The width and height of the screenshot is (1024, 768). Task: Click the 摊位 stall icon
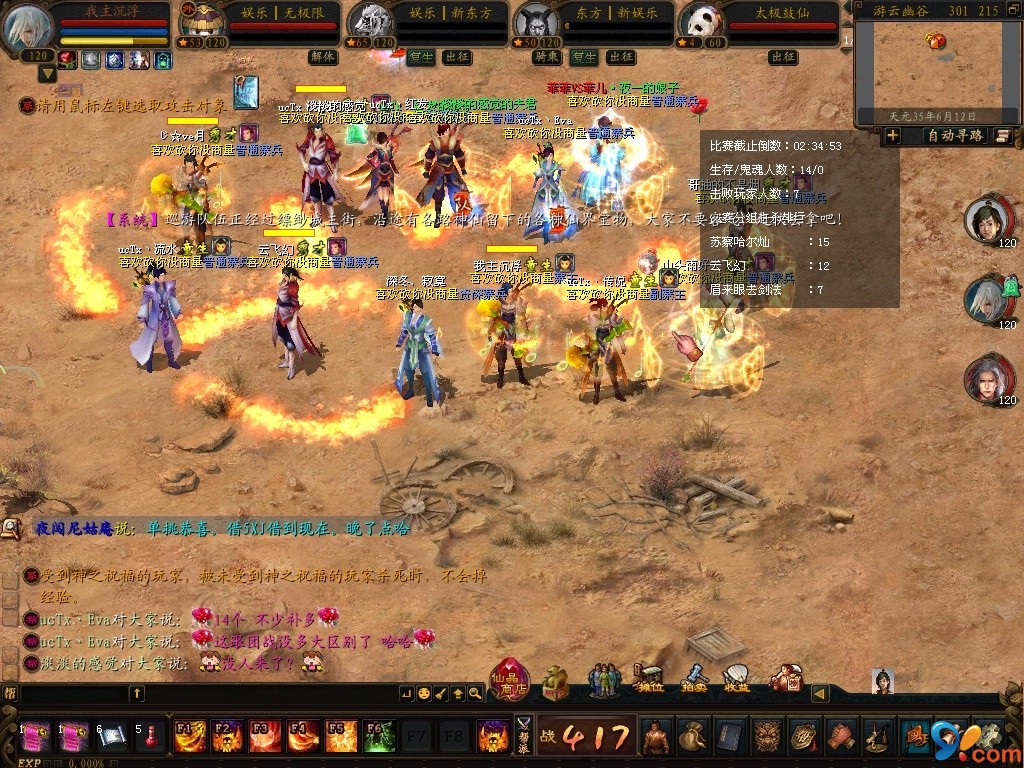click(x=651, y=678)
